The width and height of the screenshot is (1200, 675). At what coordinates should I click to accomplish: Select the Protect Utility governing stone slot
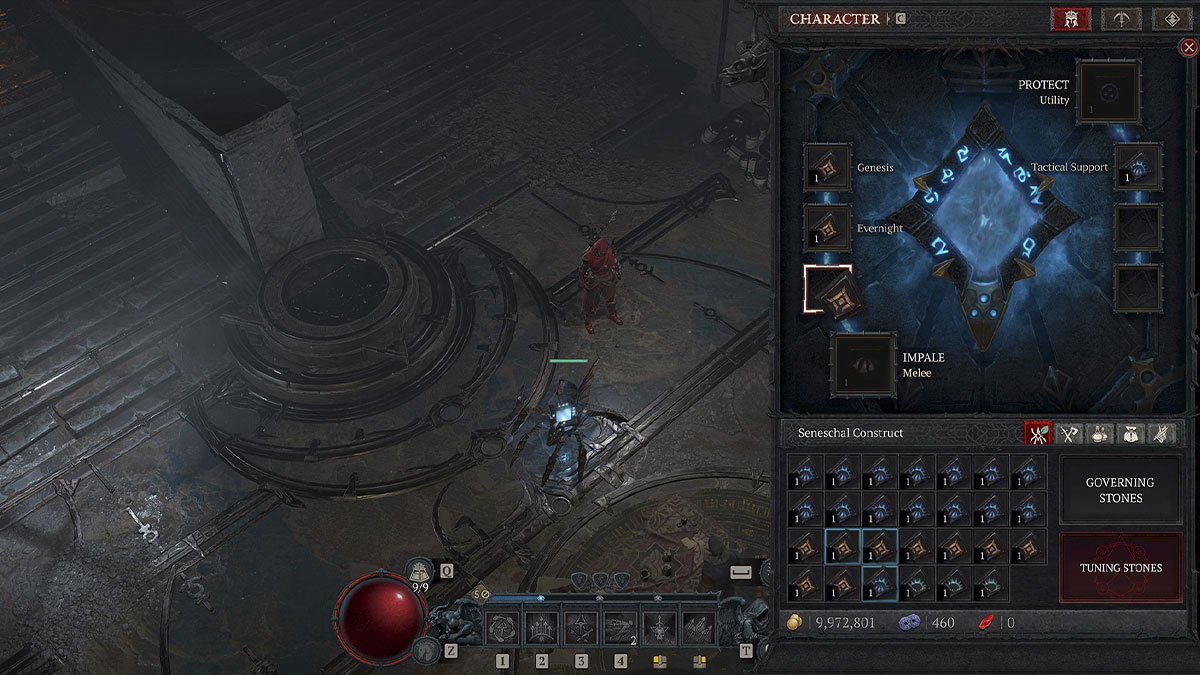(1109, 93)
